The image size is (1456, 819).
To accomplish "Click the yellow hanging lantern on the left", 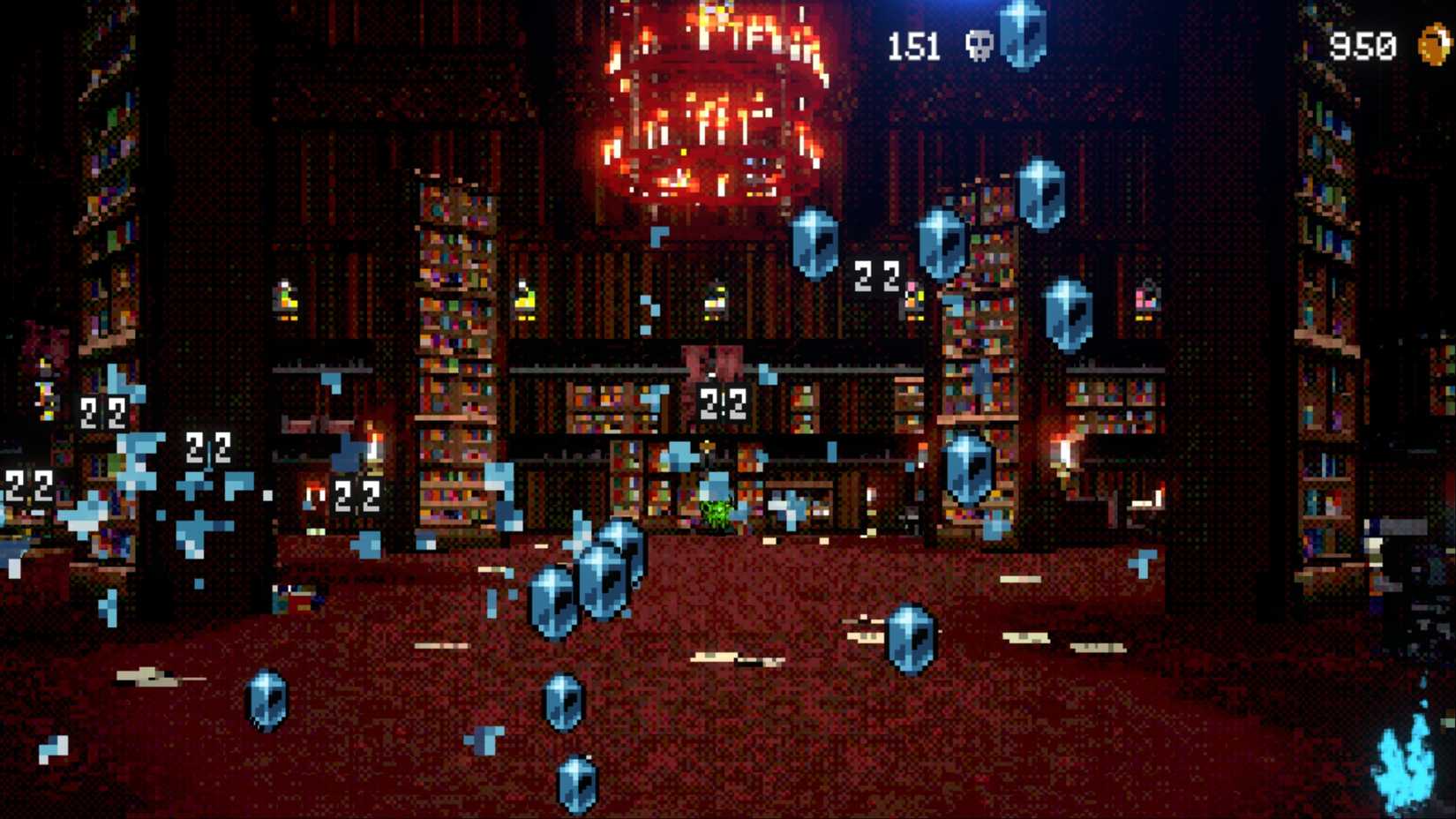I will (x=282, y=300).
